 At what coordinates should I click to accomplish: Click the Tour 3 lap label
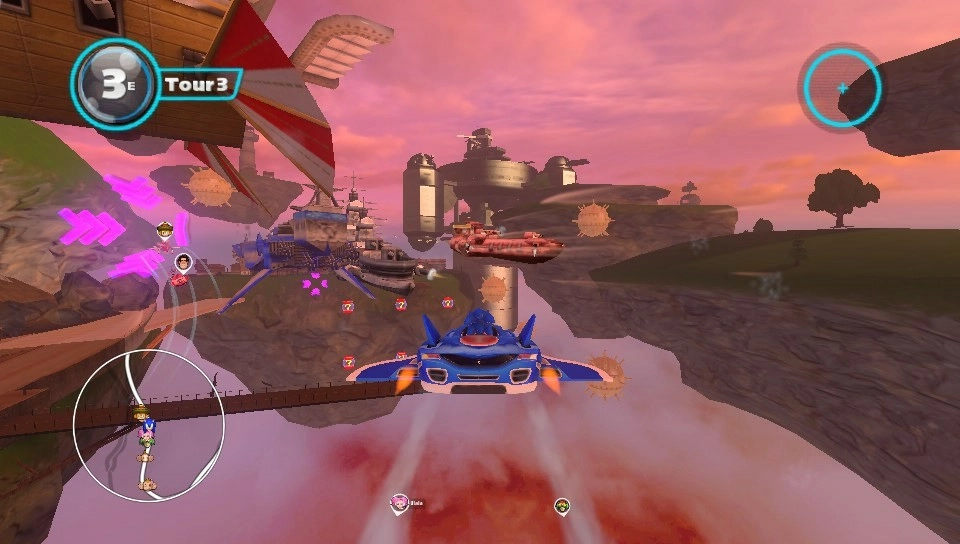[198, 84]
